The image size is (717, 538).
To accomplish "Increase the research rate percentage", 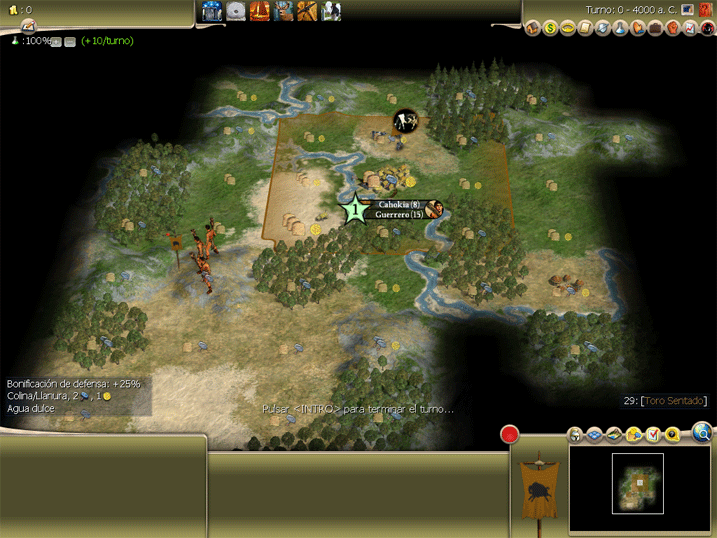I will point(56,42).
